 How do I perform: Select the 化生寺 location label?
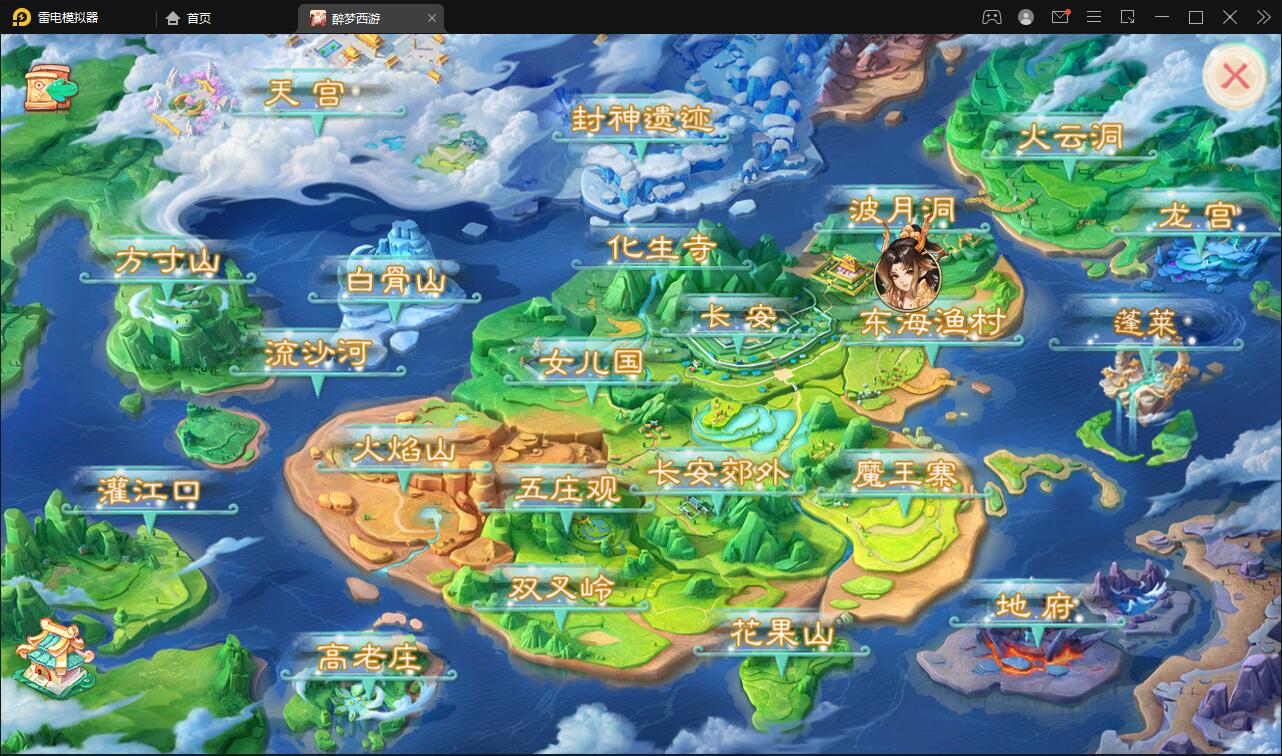coord(661,248)
